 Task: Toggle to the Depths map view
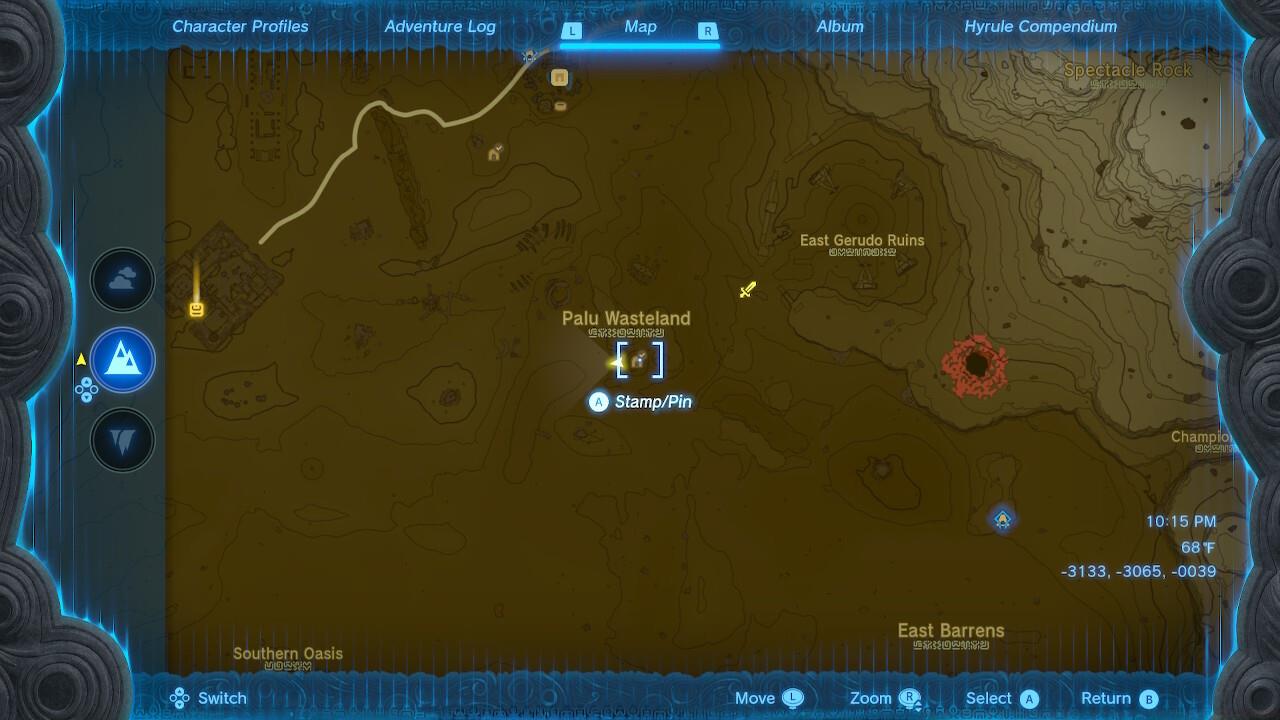click(122, 440)
